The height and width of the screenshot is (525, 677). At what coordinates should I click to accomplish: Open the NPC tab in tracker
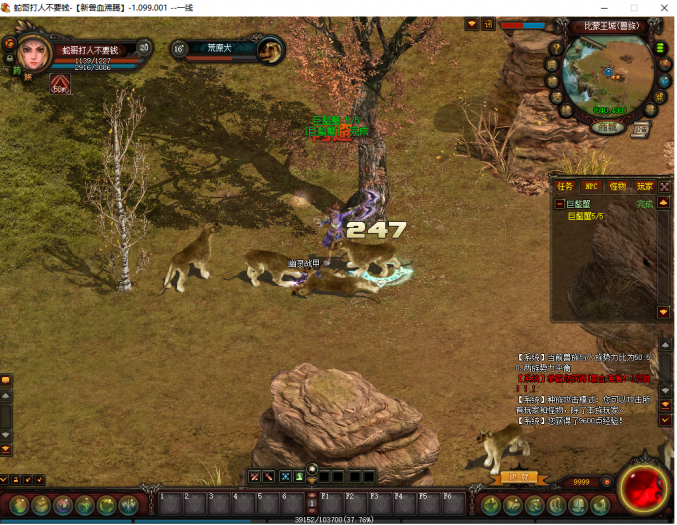pyautogui.click(x=591, y=186)
